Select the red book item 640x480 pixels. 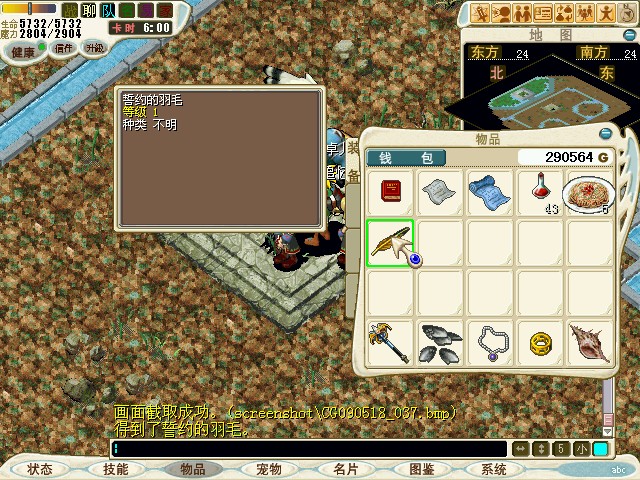(390, 193)
